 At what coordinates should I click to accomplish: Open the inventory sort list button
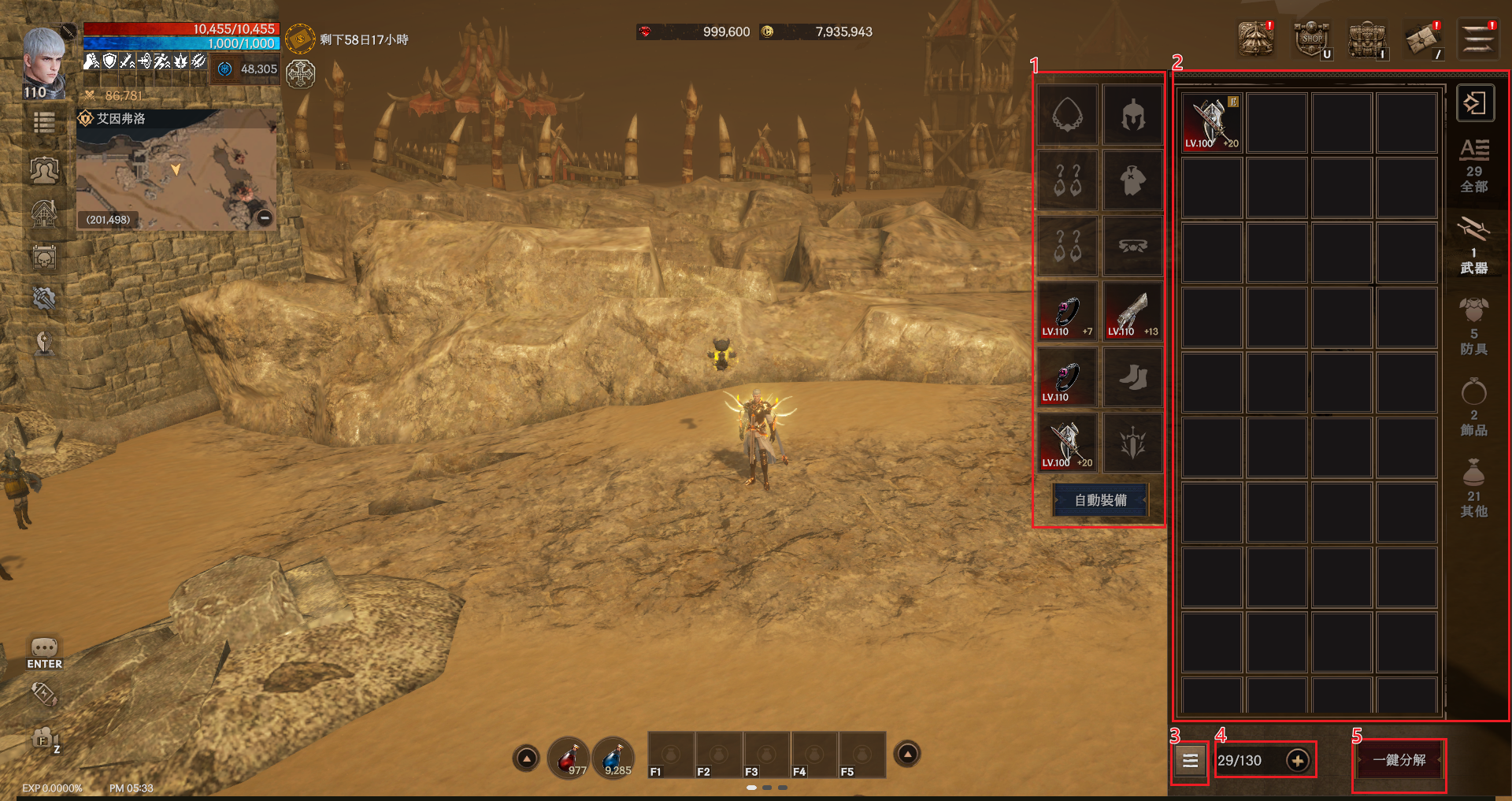(x=1190, y=761)
